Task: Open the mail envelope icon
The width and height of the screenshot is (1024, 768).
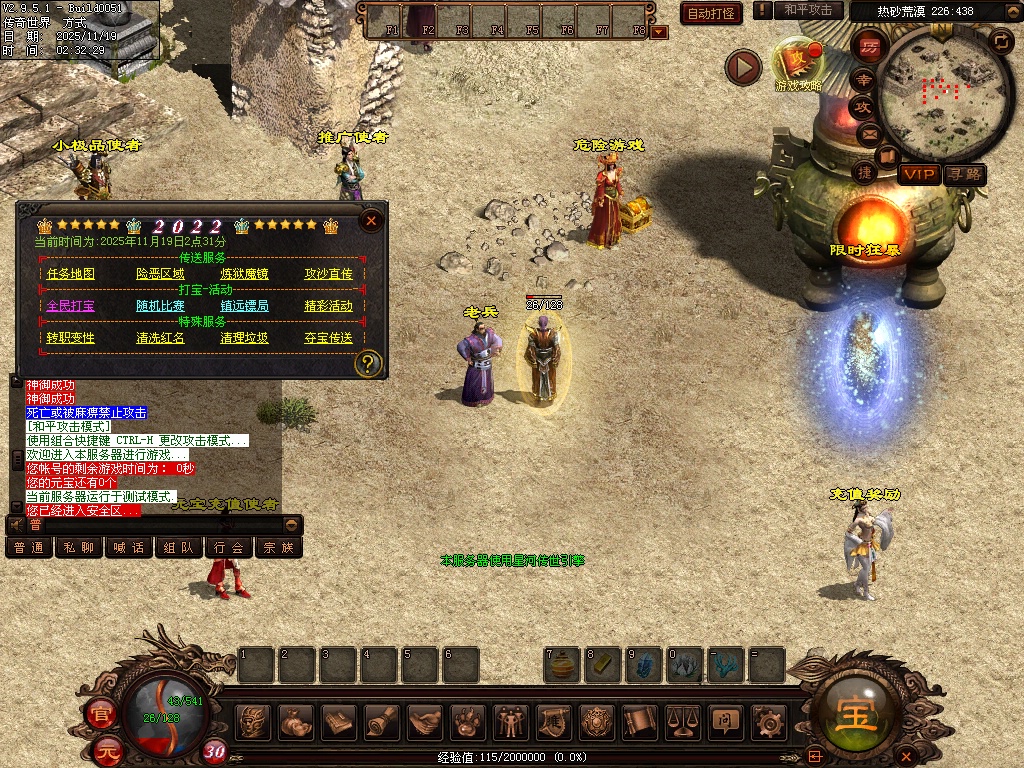Action: 868,134
